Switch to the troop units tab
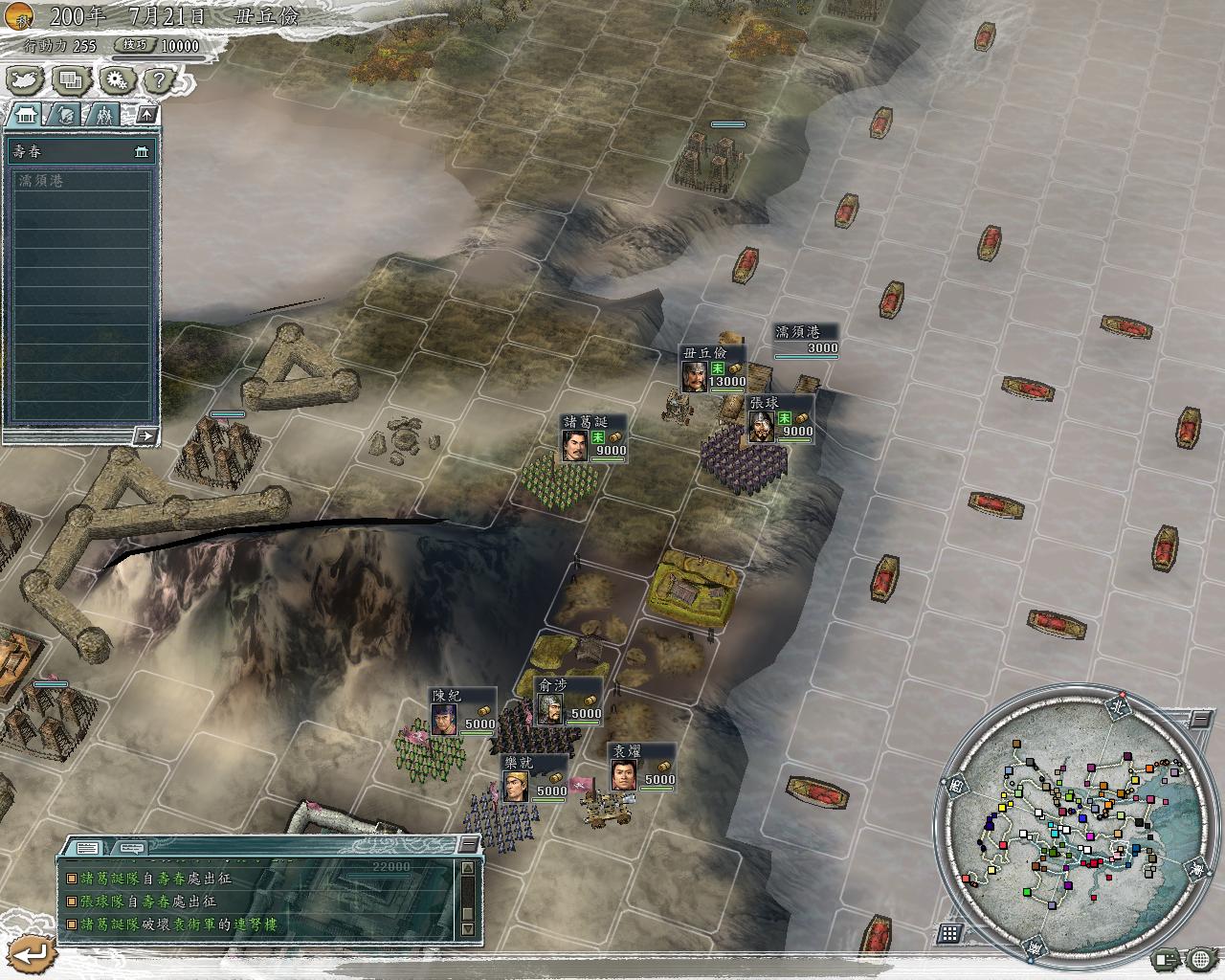1225x980 pixels. [102, 115]
